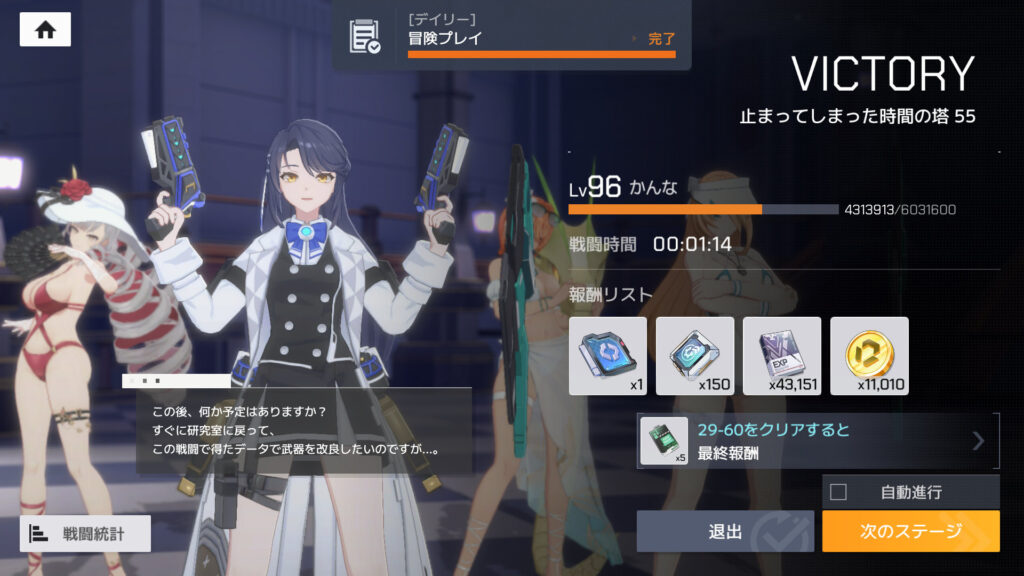Toggle the 自動進行 checkbox
The width and height of the screenshot is (1024, 576).
839,492
